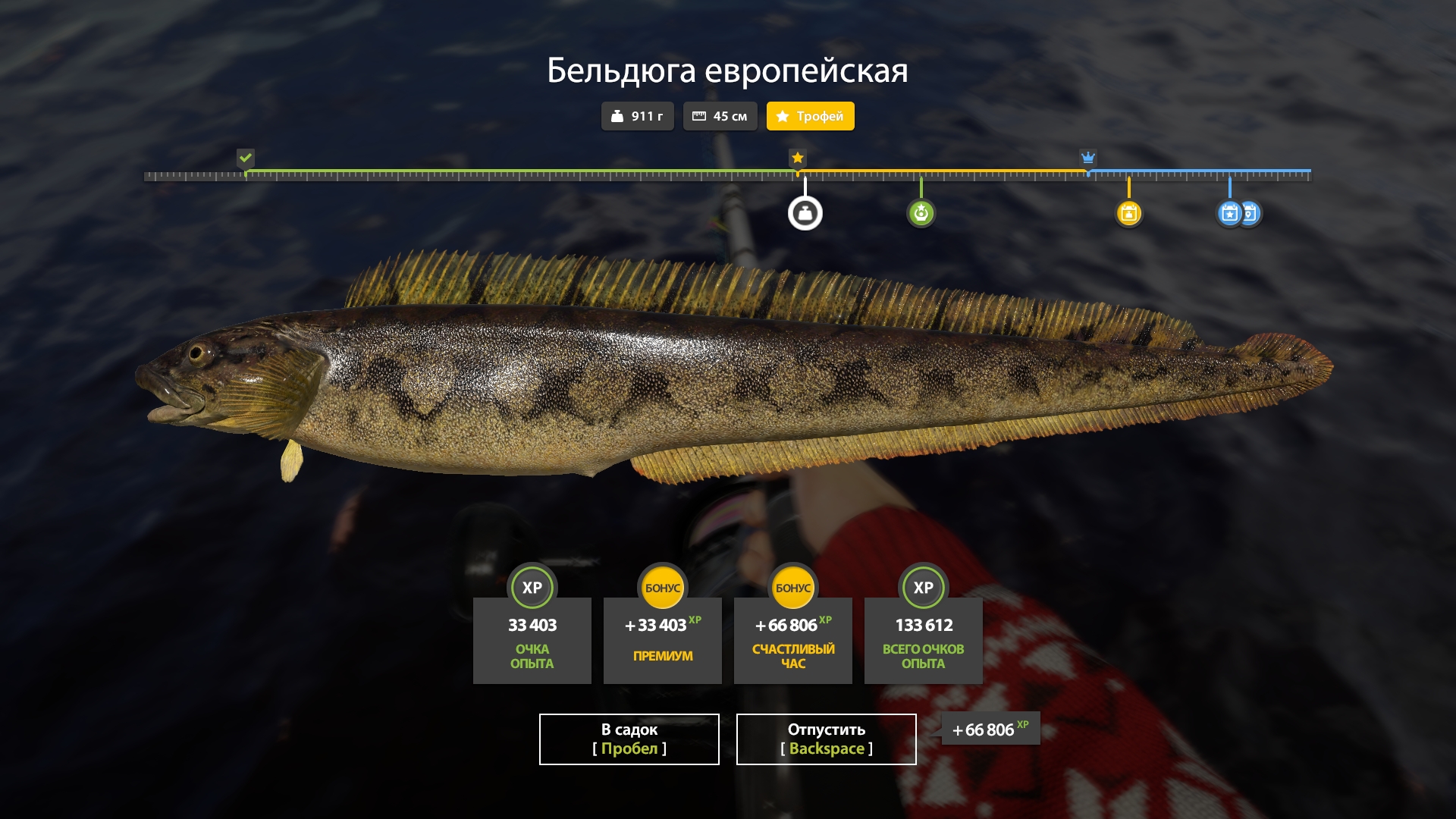Select the yellow БОНУС circle for Премиум
1456x819 pixels.
coord(663,587)
